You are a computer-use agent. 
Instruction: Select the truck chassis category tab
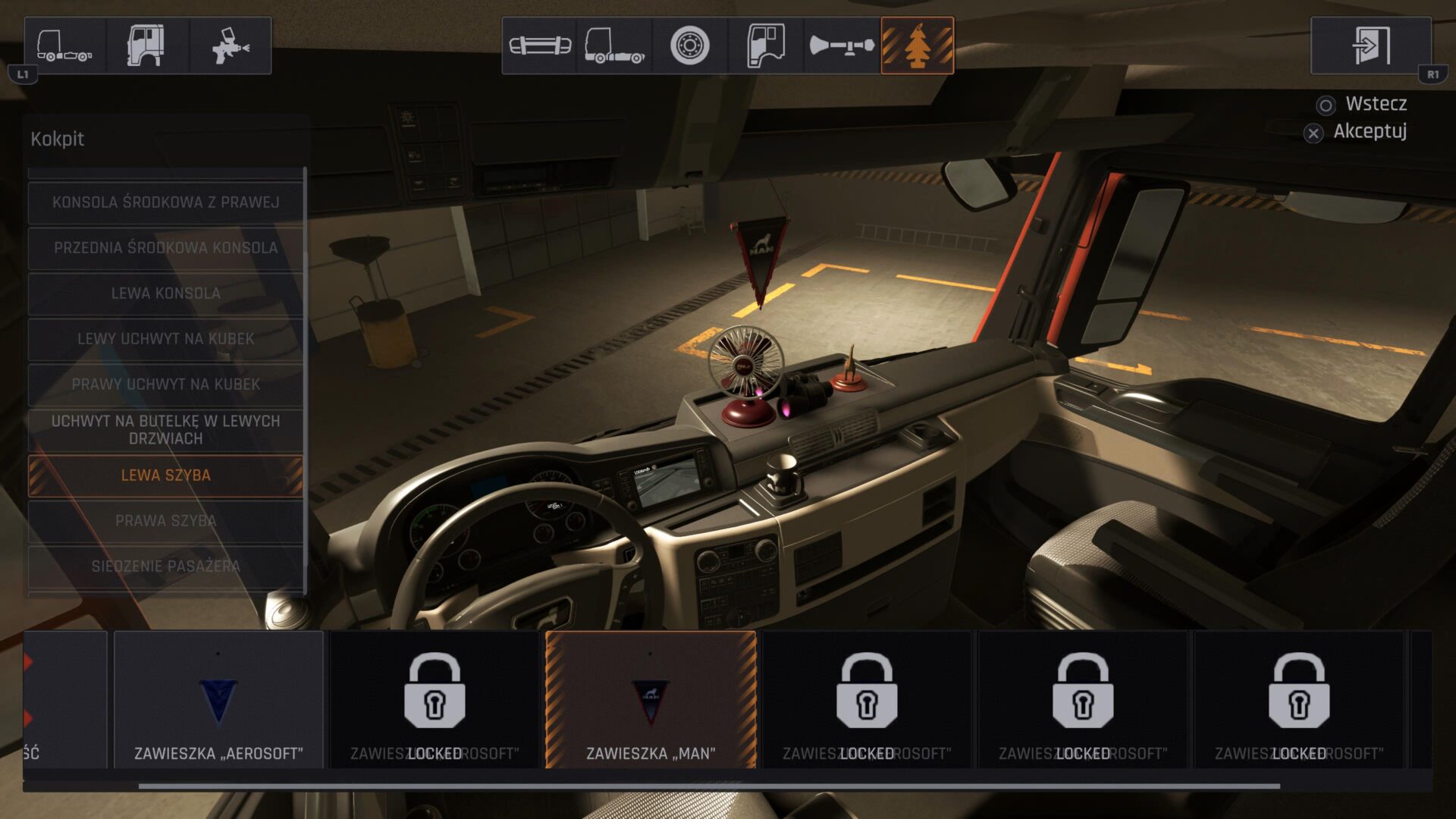point(65,45)
